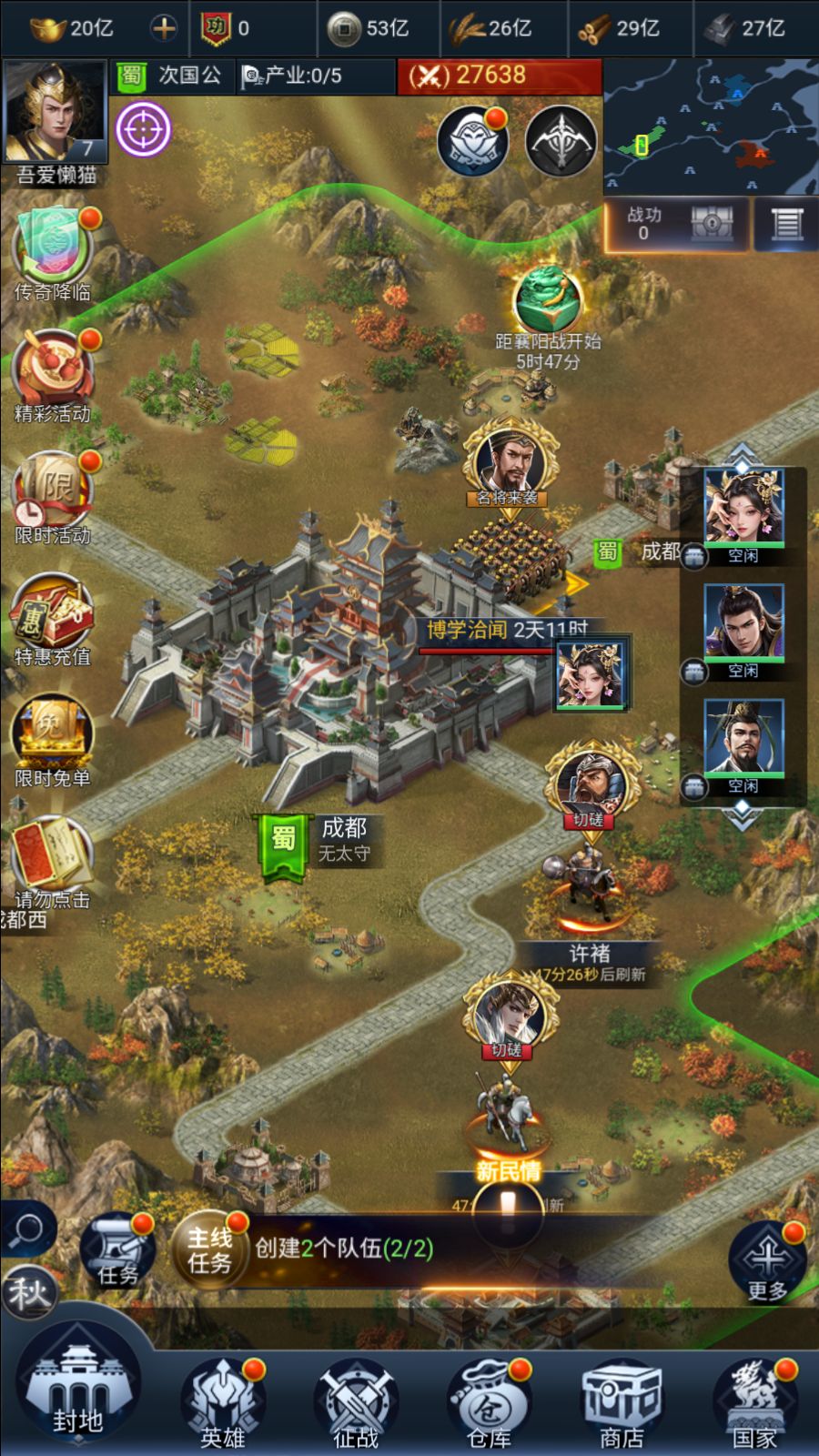This screenshot has height=1456, width=819.
Task: Open the 国家 nation tab
Action: click(754, 1401)
